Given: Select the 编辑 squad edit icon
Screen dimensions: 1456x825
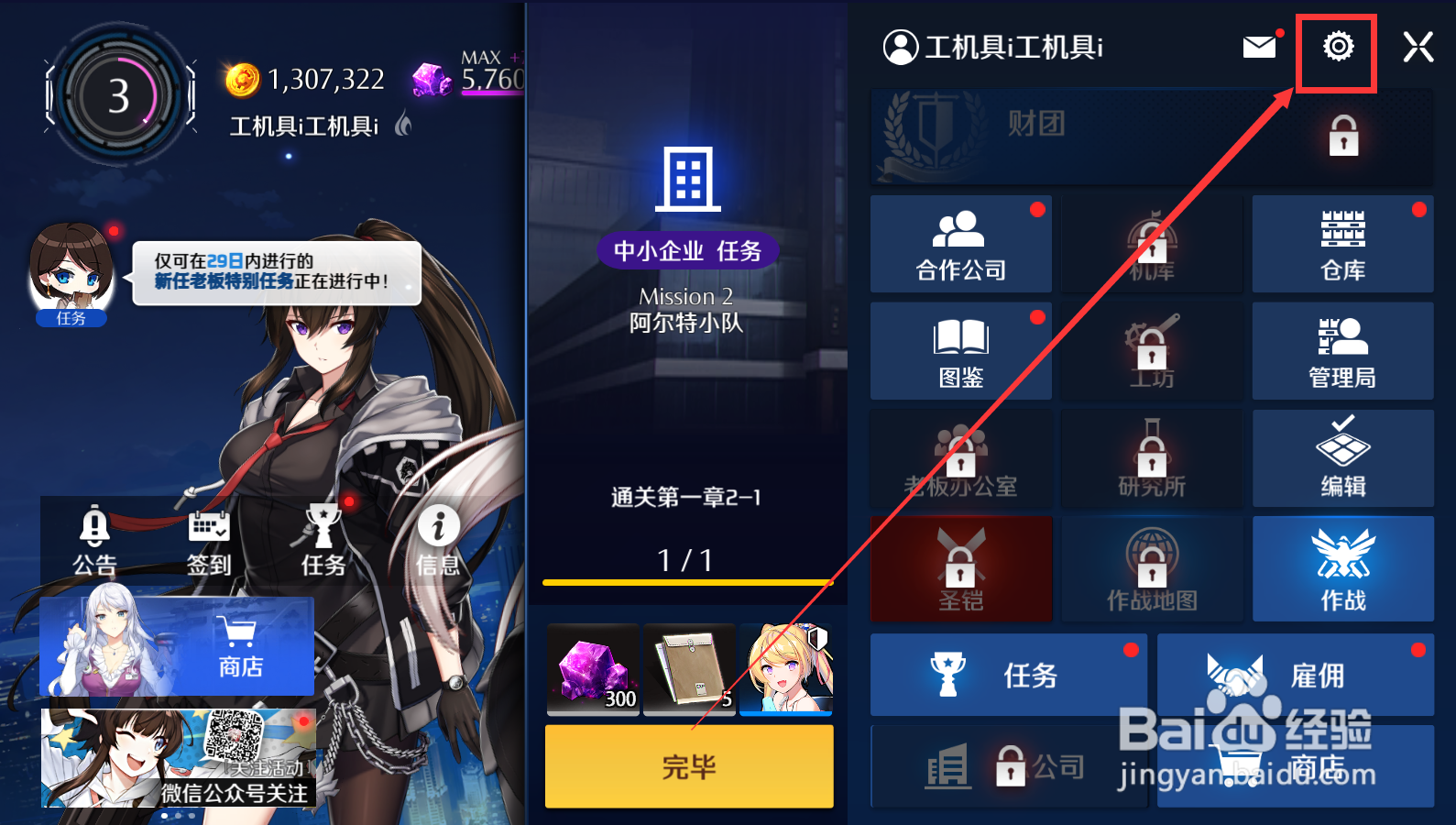Looking at the screenshot, I should [x=1342, y=458].
